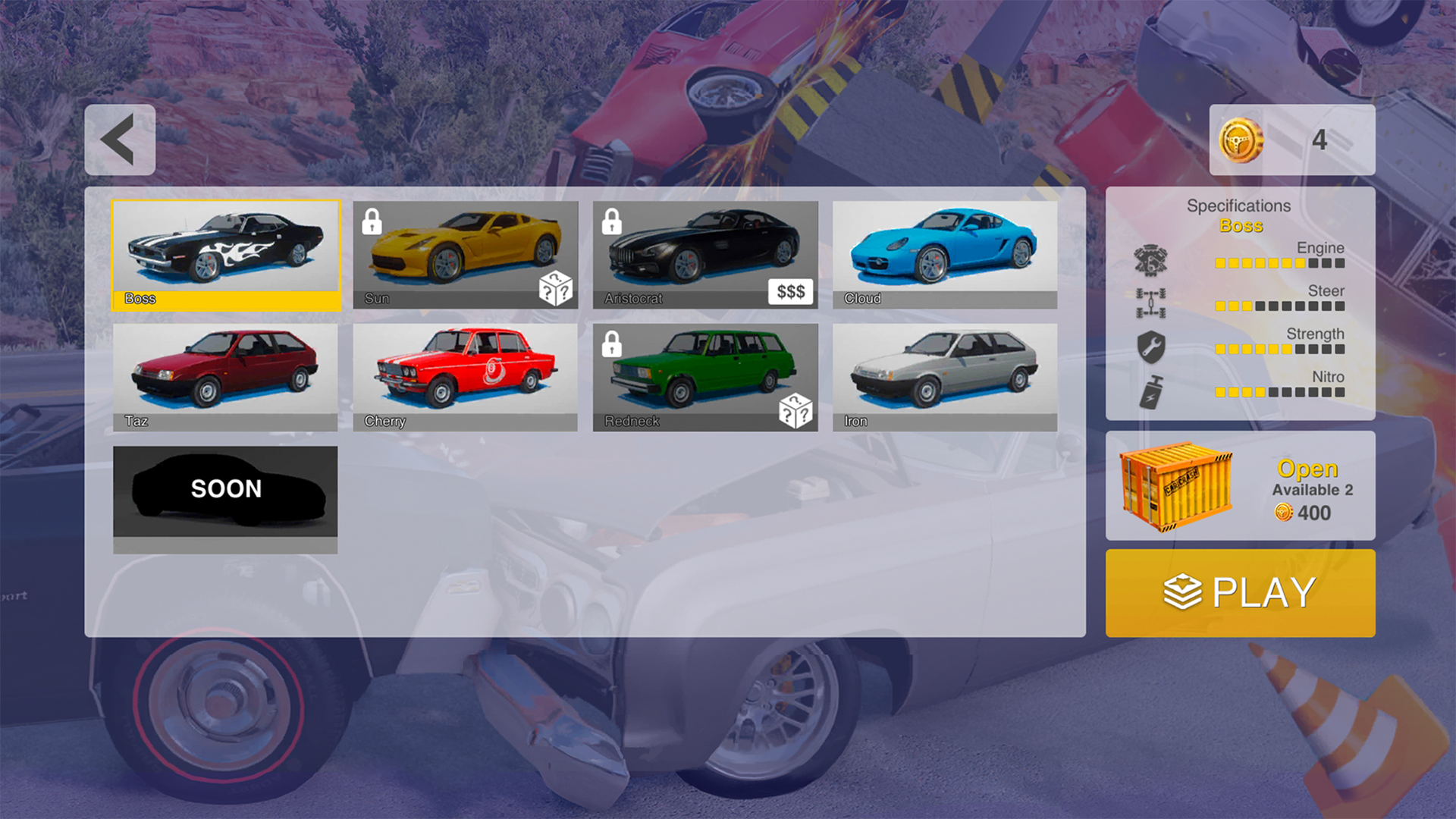Select the Cloud blue sports car
This screenshot has height=819, width=1456.
coord(944,250)
